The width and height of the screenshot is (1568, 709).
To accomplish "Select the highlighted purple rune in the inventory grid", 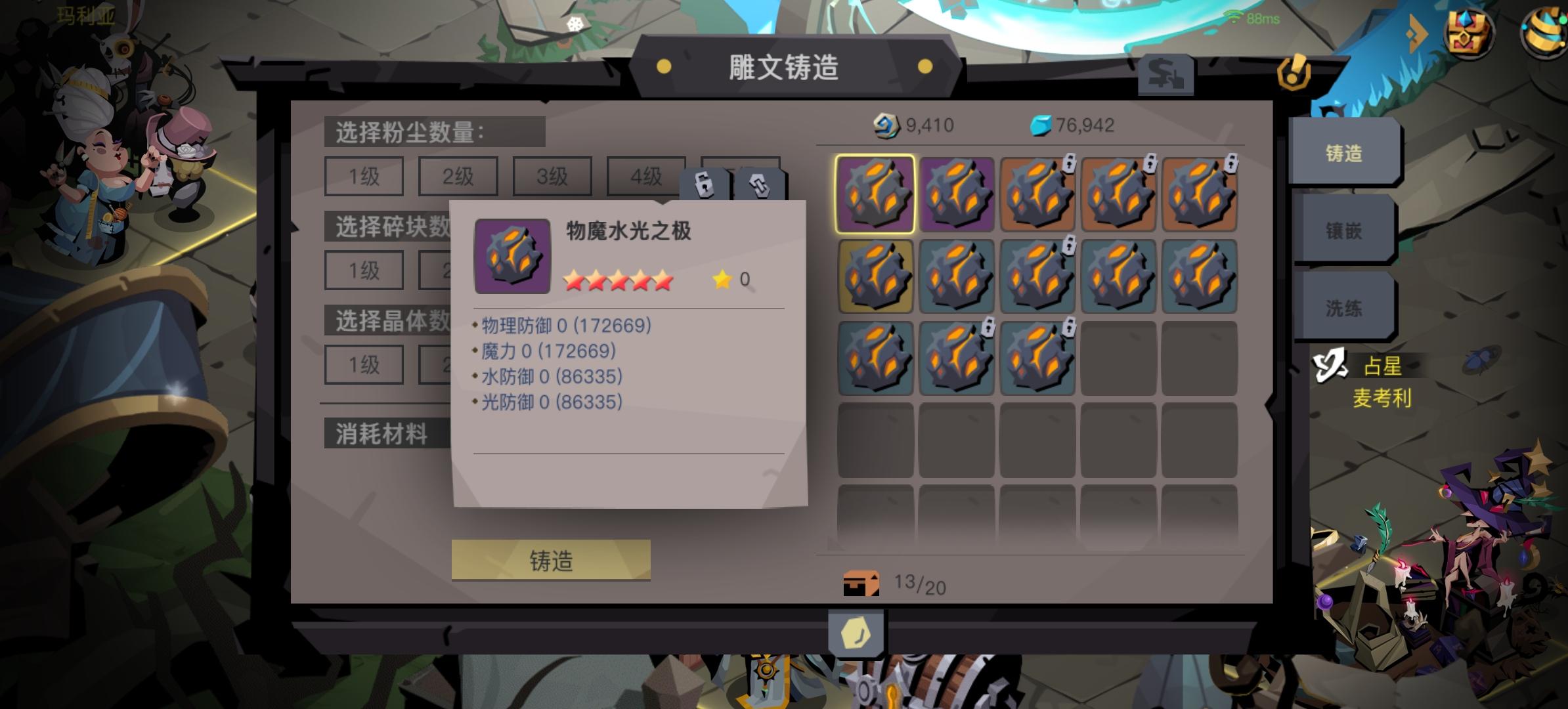I will pyautogui.click(x=875, y=192).
